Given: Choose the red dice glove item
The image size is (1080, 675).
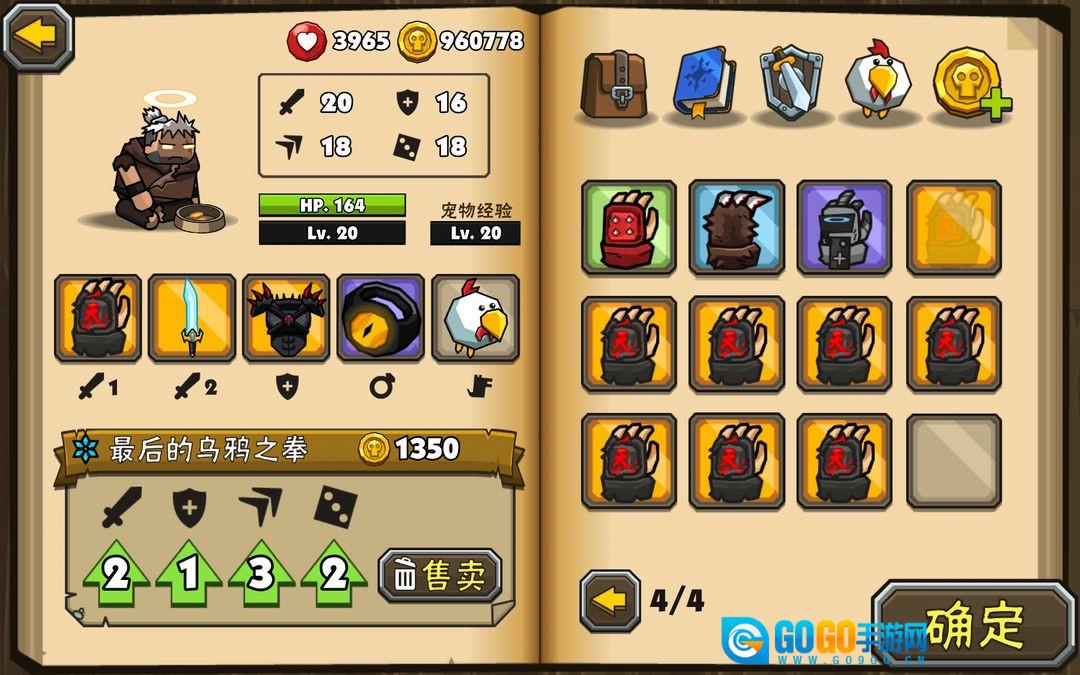Looking at the screenshot, I should [629, 227].
